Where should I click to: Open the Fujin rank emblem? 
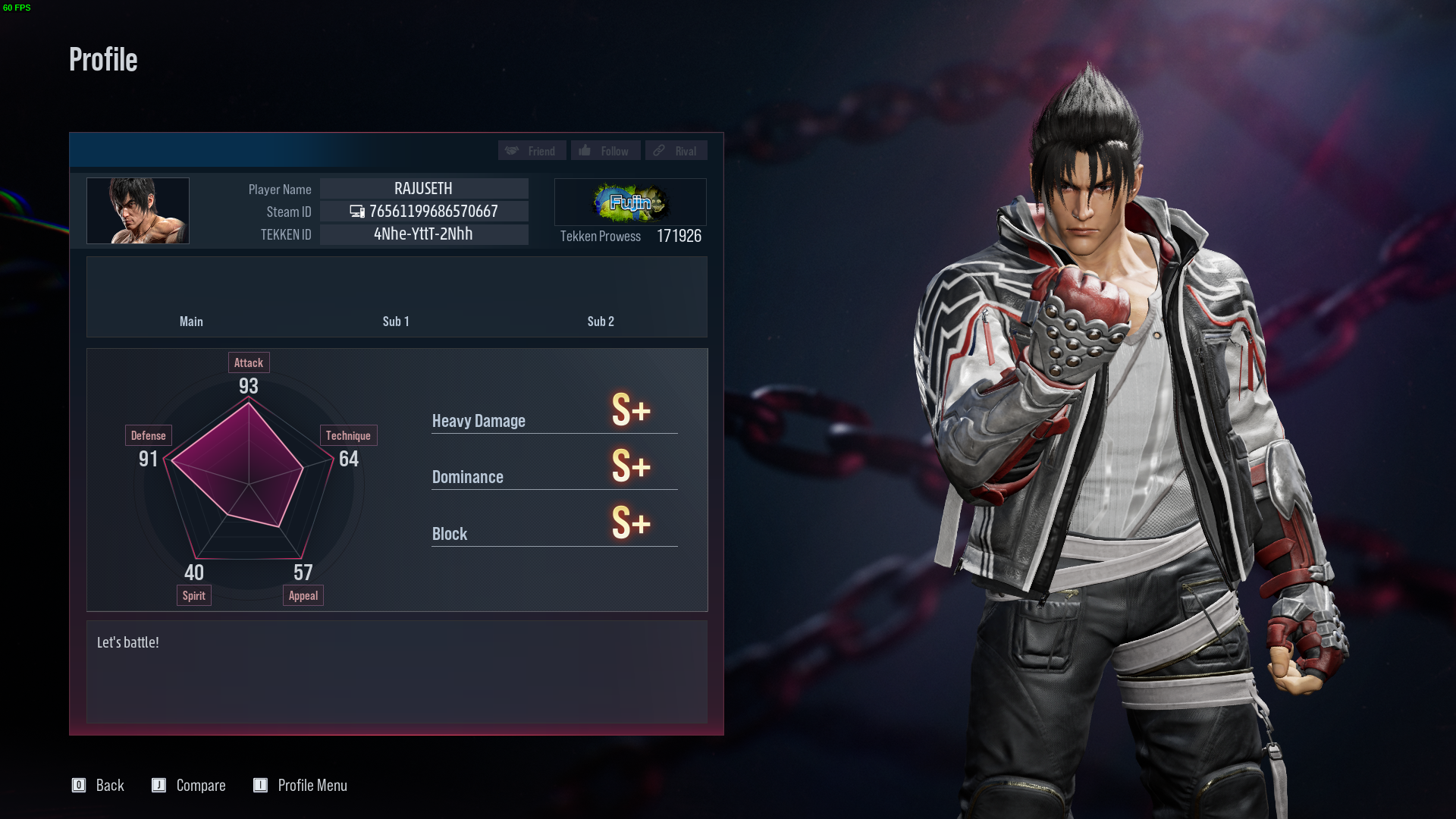[630, 202]
